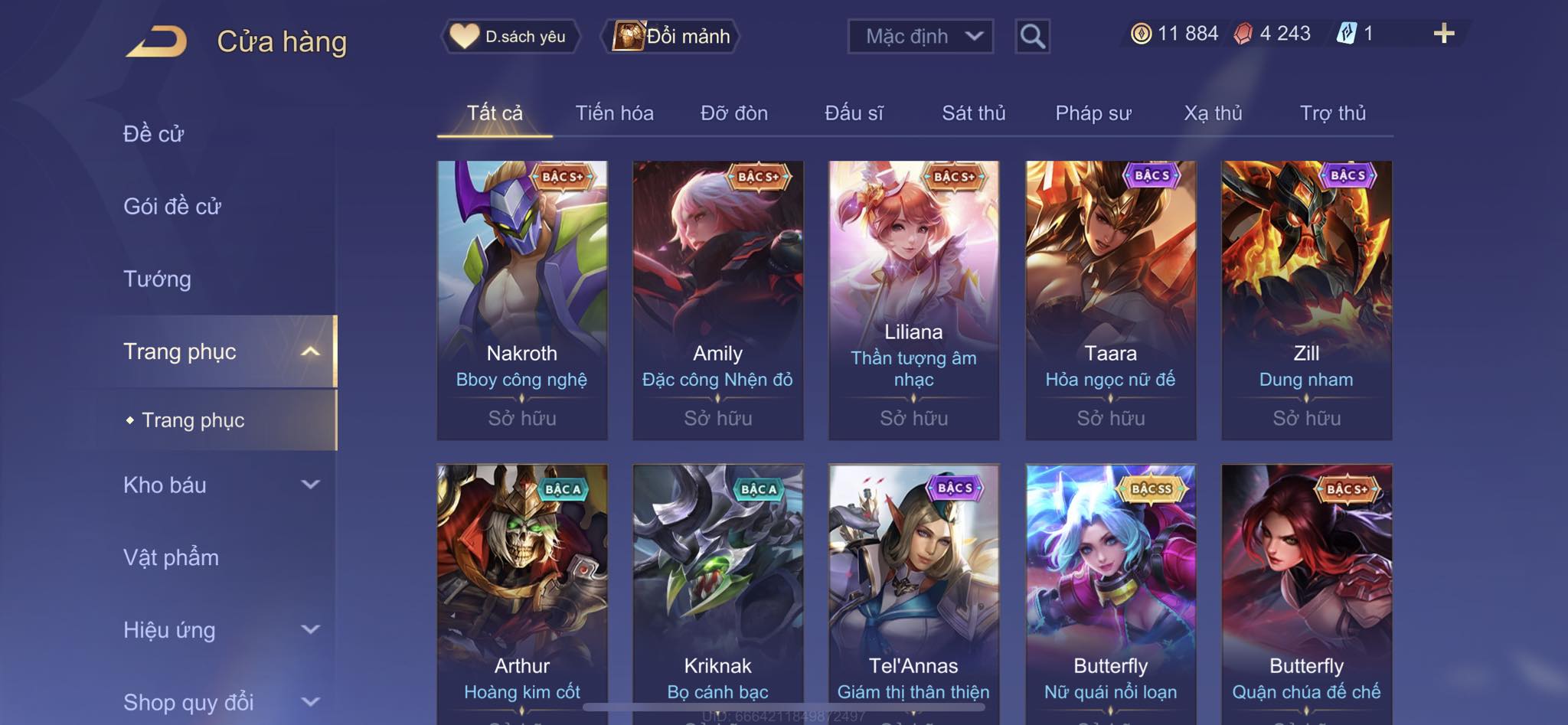Filter by the Pháp sư tab
This screenshot has width=1568, height=725.
(1093, 113)
